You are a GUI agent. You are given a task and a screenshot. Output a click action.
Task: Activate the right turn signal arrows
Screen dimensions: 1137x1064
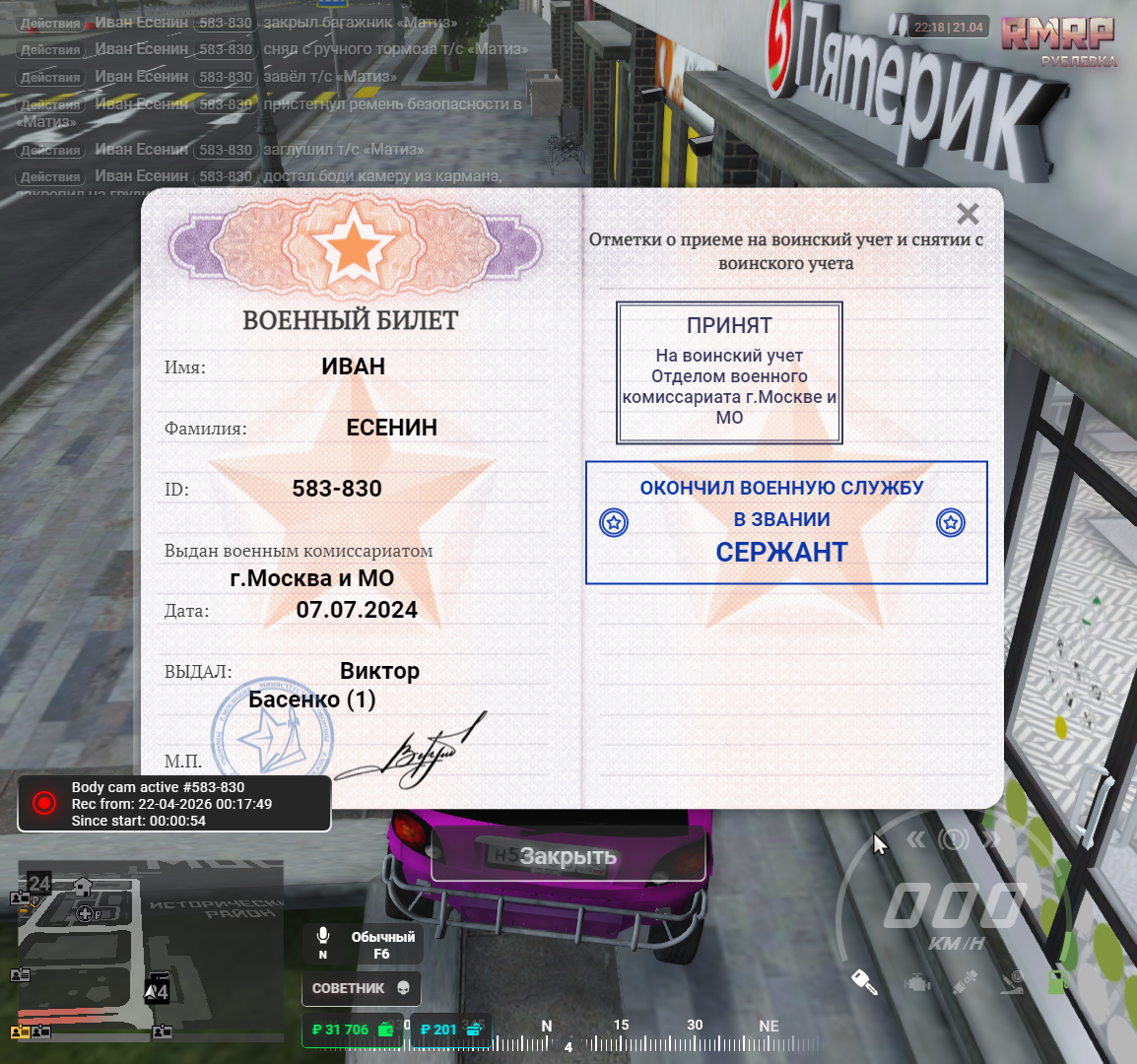point(991,839)
